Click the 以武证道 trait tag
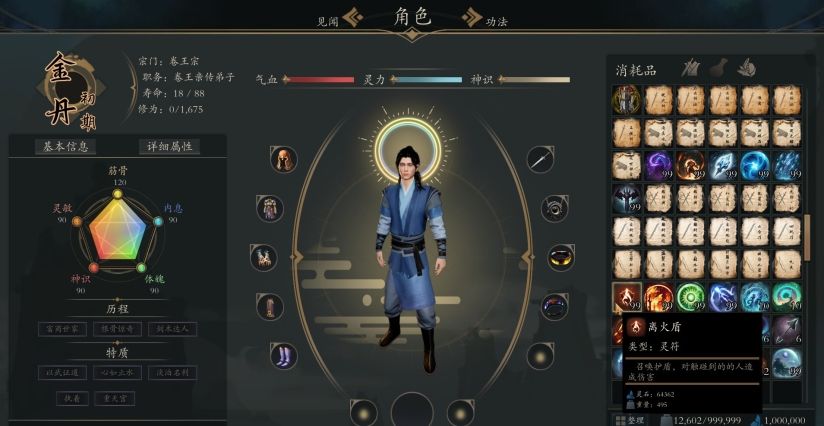824x426 pixels. pyautogui.click(x=64, y=372)
